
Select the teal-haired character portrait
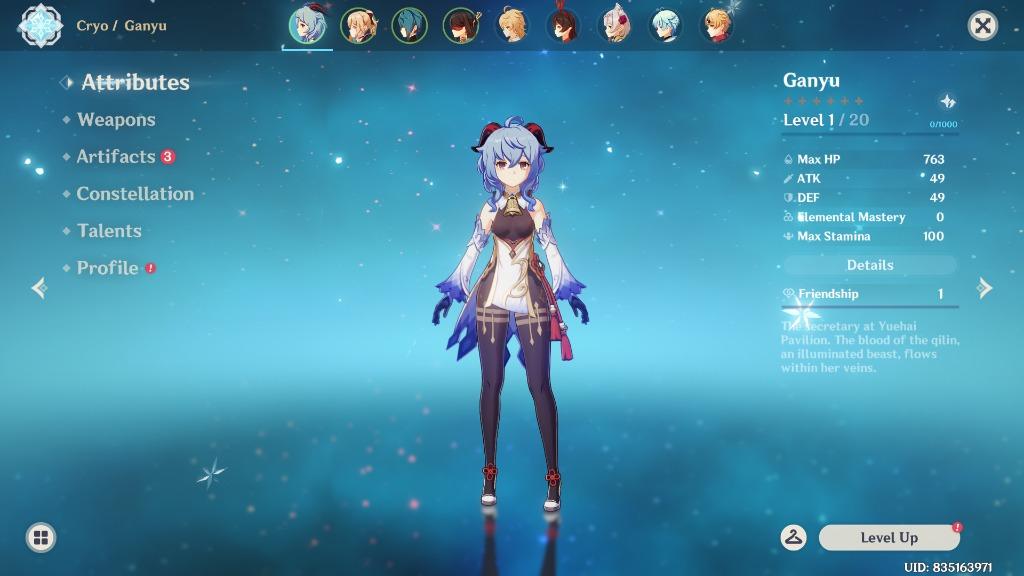pos(409,26)
